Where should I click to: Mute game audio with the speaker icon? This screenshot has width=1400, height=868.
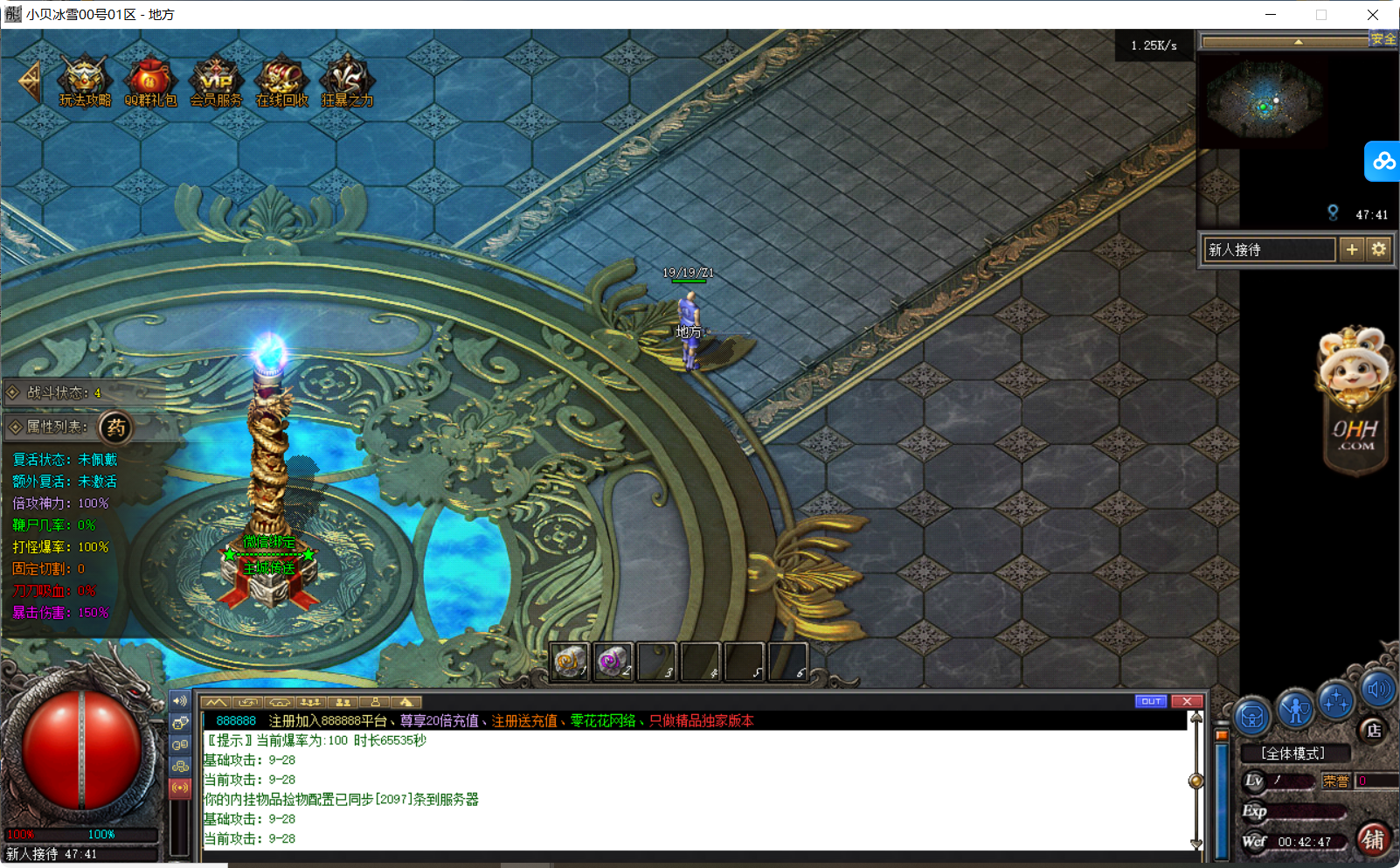coord(1378,691)
